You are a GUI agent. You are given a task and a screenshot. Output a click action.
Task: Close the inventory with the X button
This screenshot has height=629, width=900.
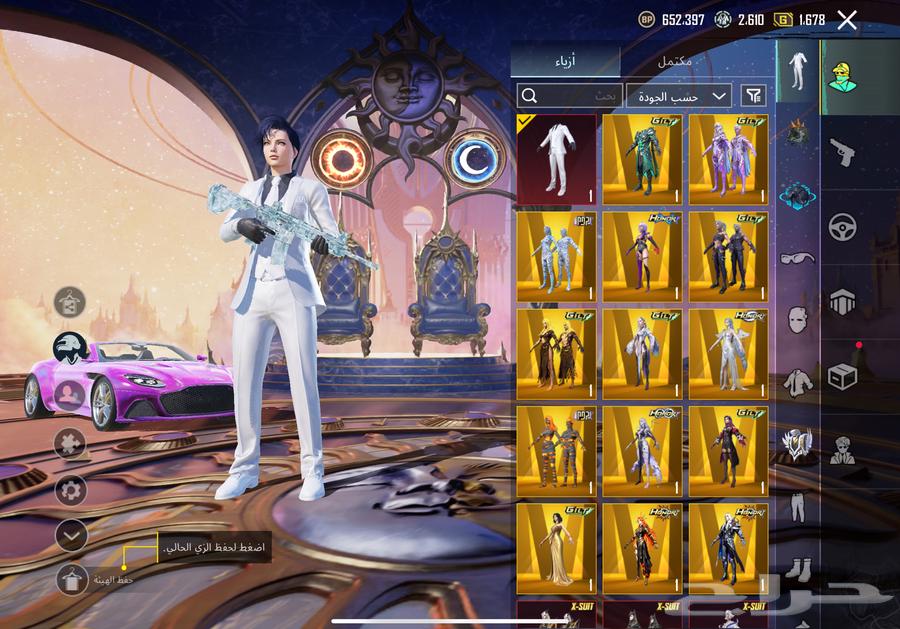[847, 19]
